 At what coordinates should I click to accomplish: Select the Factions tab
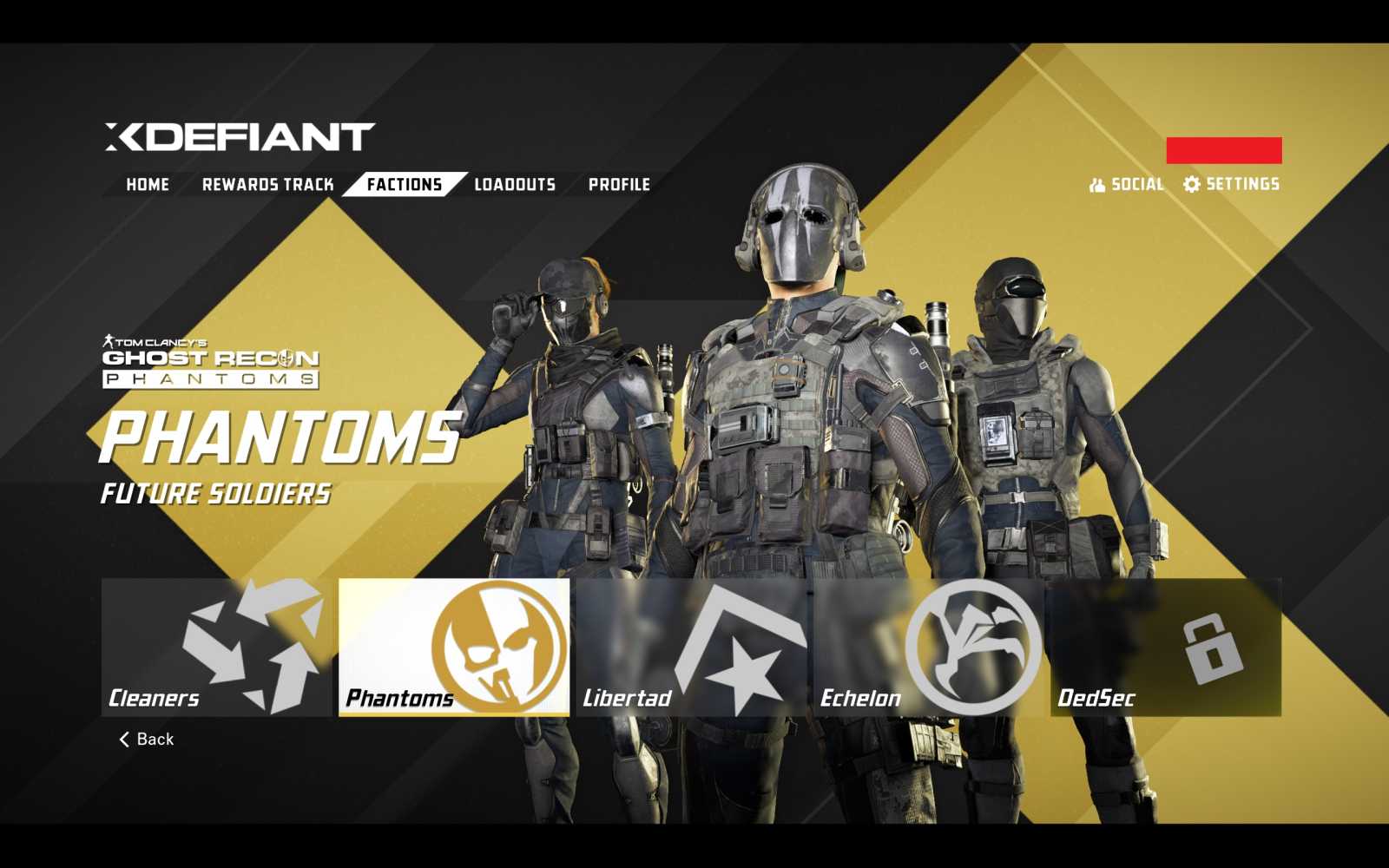[x=403, y=184]
